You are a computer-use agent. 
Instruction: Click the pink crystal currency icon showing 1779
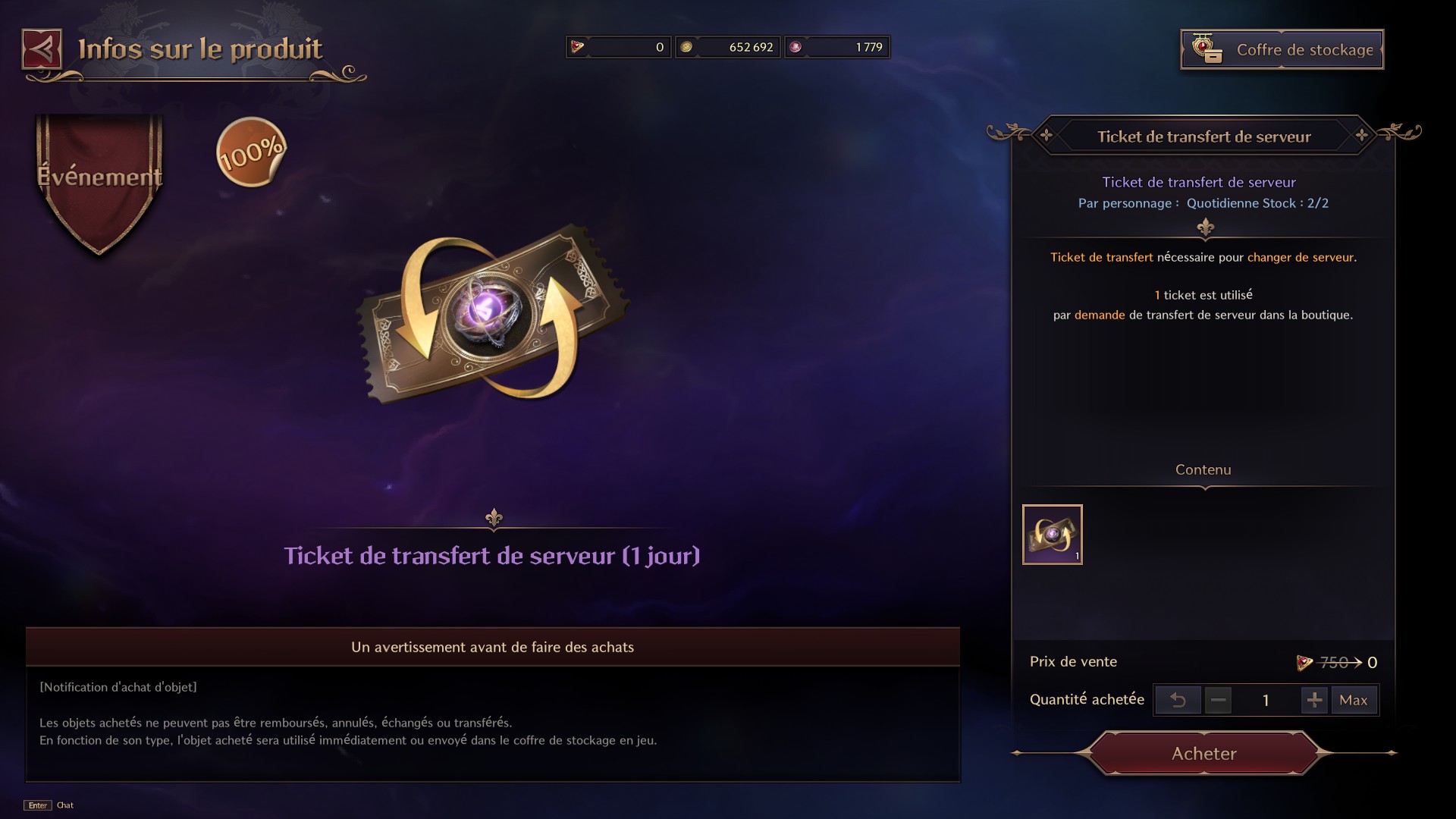797,46
